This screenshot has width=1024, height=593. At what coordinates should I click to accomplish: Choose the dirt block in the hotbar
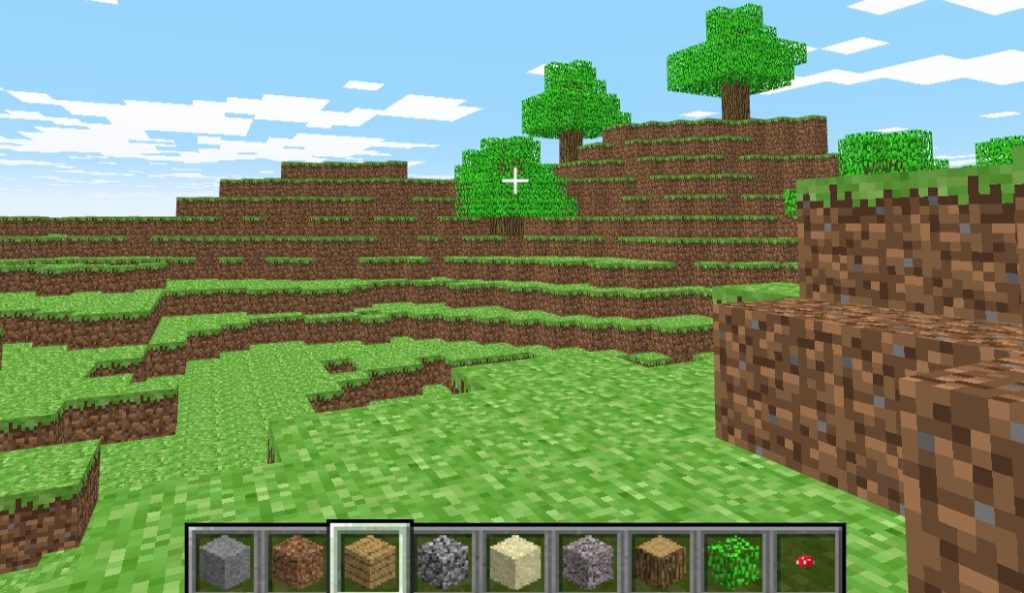[298, 561]
